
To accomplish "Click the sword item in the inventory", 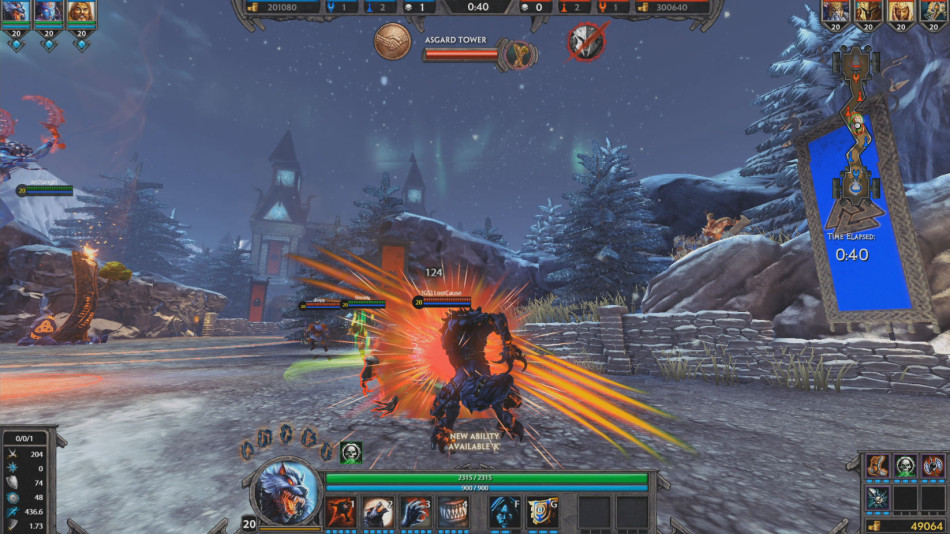I will 877,496.
